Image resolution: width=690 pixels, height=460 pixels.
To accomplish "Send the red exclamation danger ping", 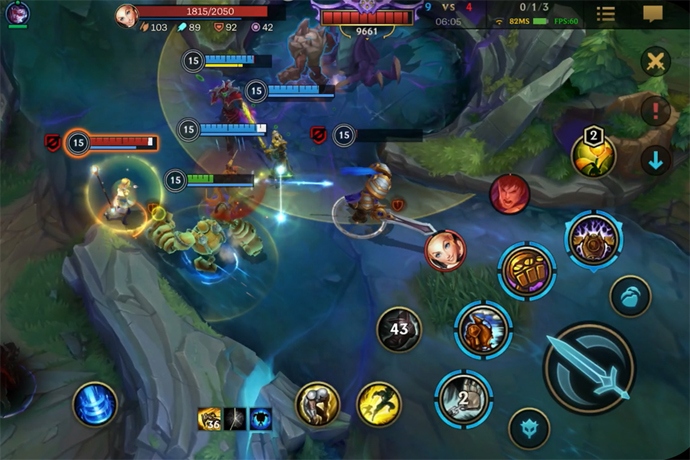I will pyautogui.click(x=655, y=110).
